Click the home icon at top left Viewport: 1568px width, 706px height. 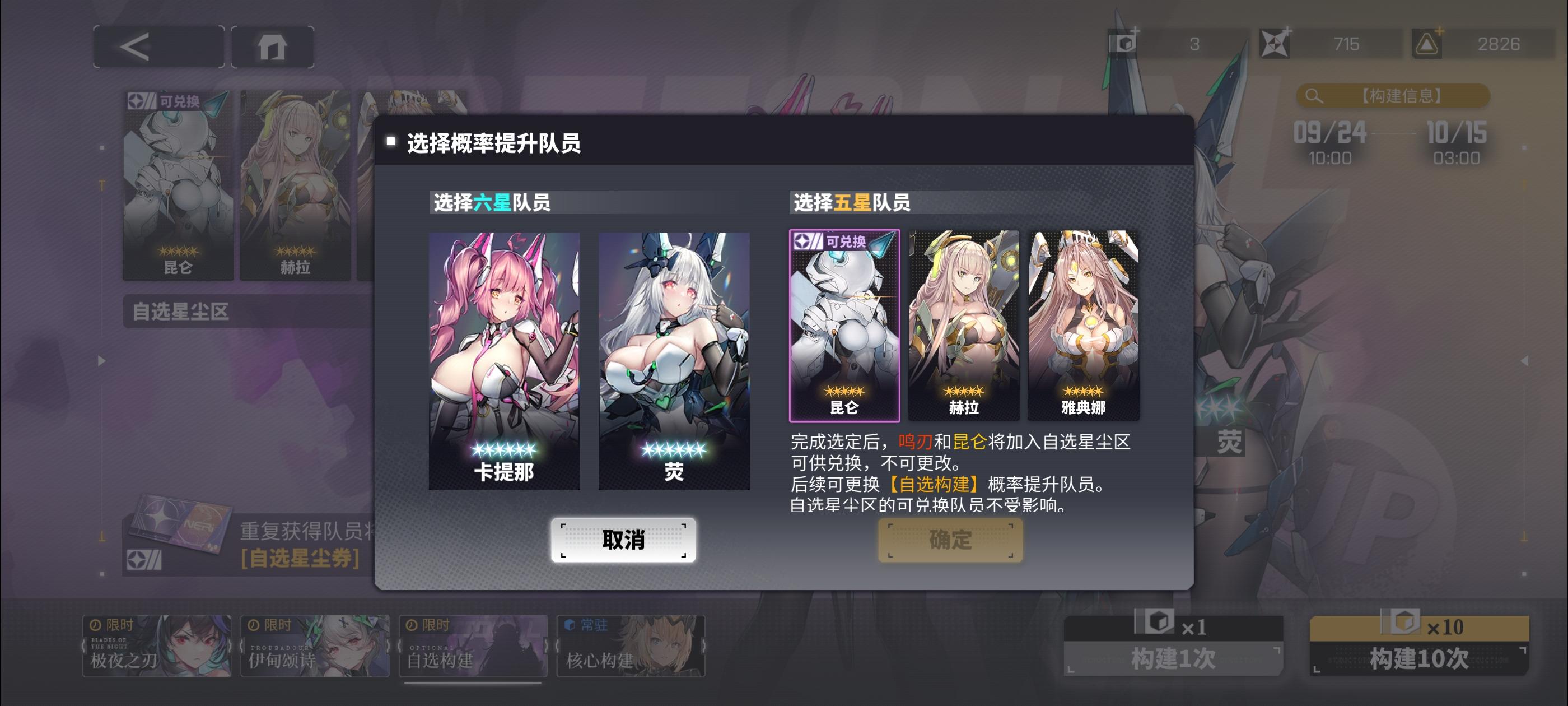[273, 46]
